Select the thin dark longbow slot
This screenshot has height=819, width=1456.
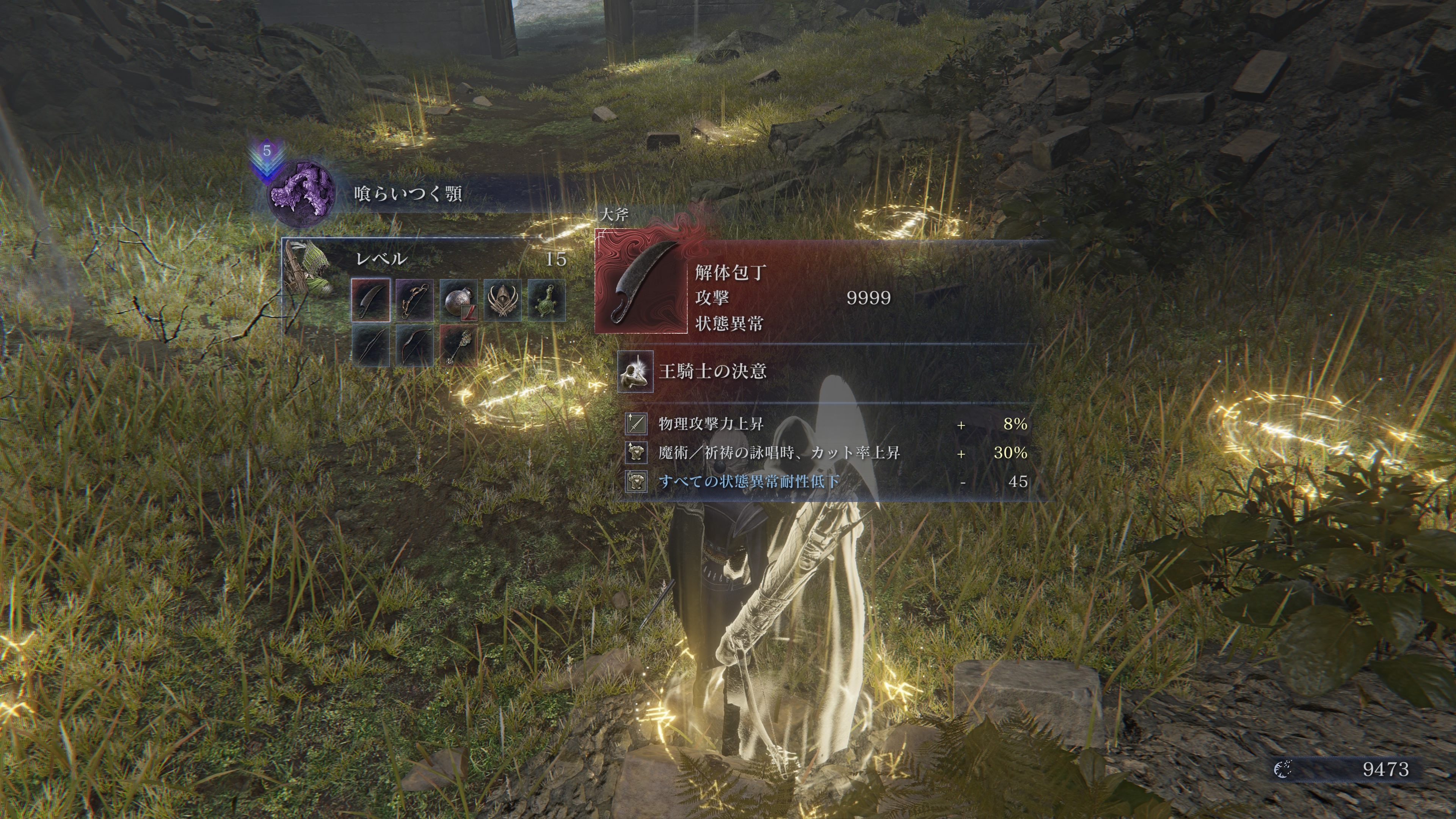(370, 345)
